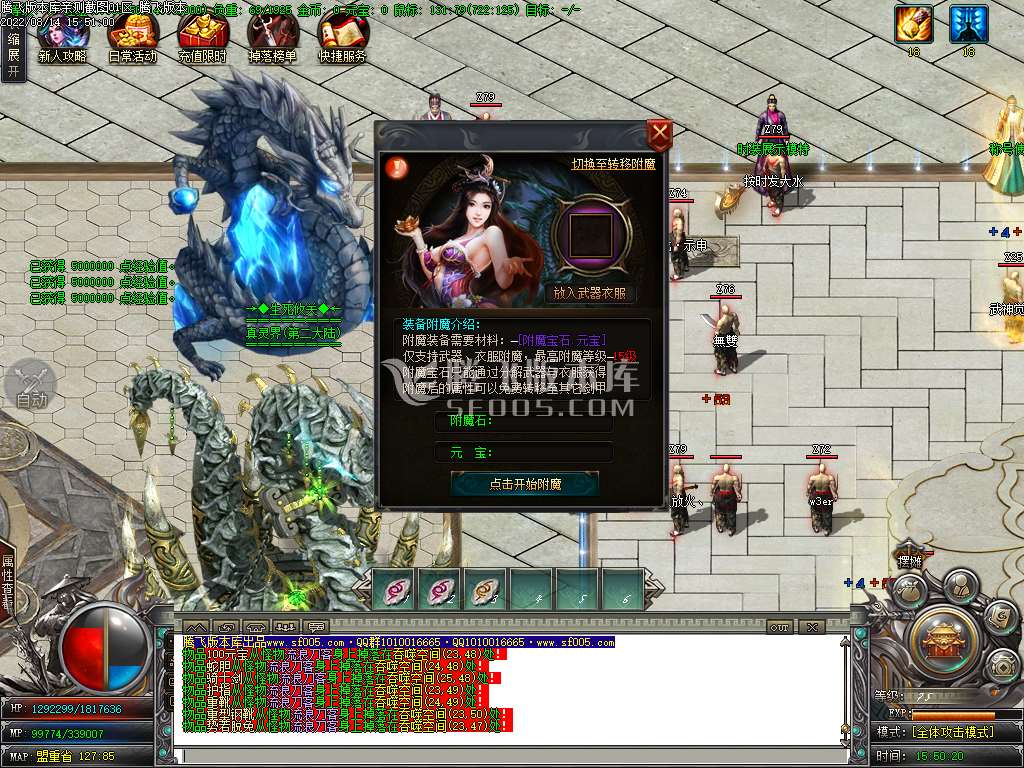Open 日常活动 daily activities

(132, 40)
